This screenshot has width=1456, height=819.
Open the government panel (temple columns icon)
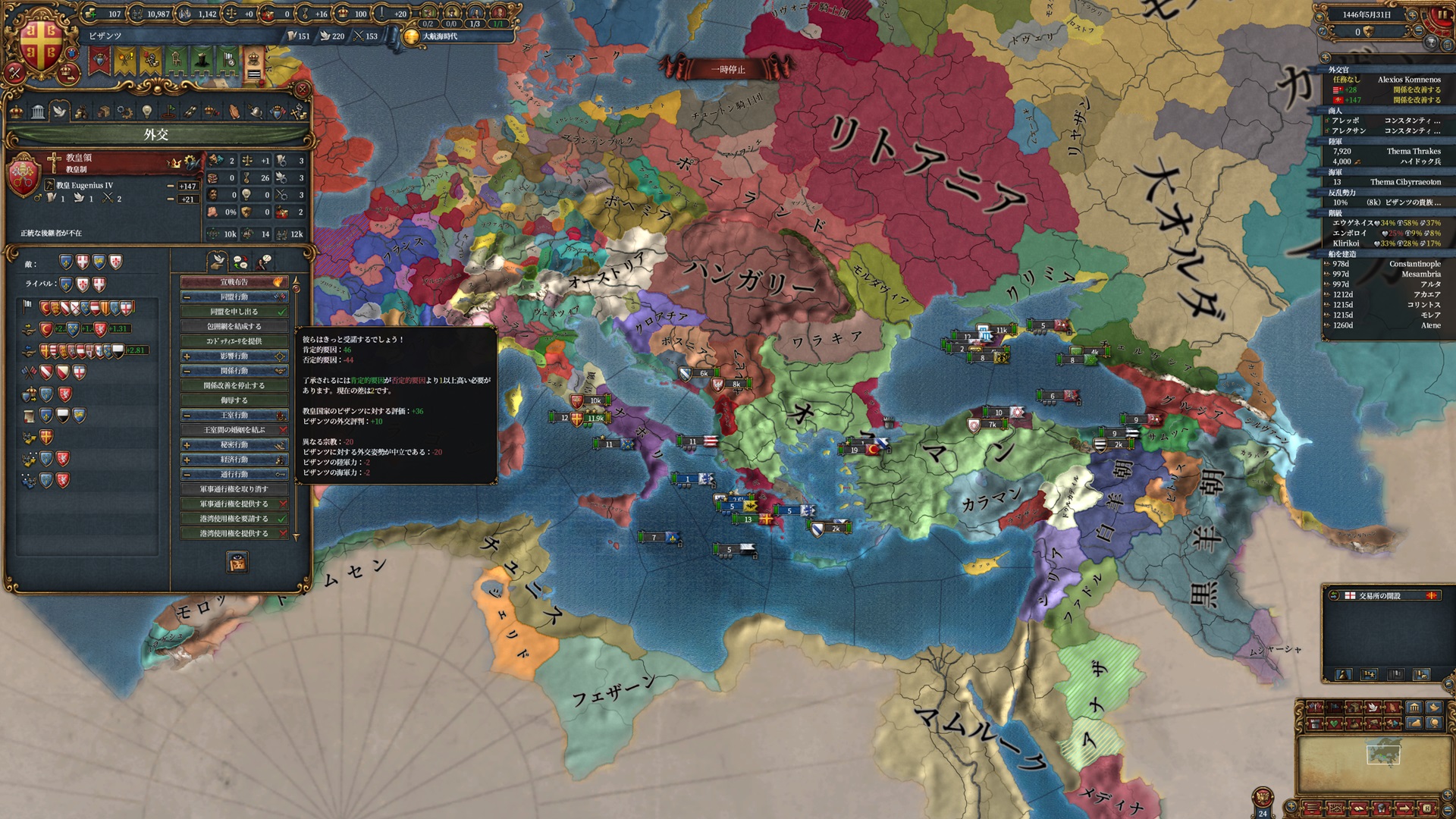pos(37,111)
